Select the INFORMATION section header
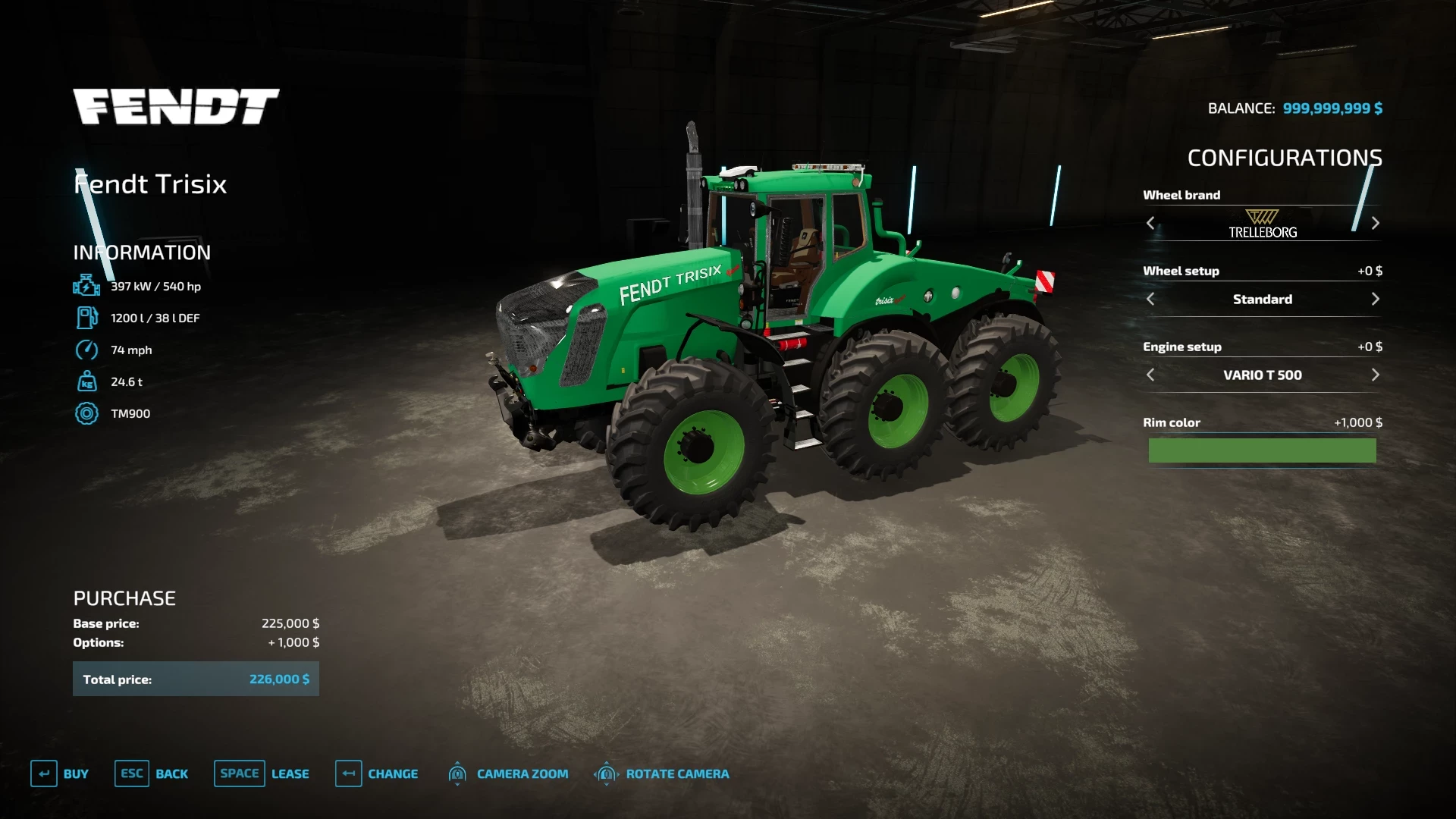Screen dimensions: 1456x819 coord(141,253)
